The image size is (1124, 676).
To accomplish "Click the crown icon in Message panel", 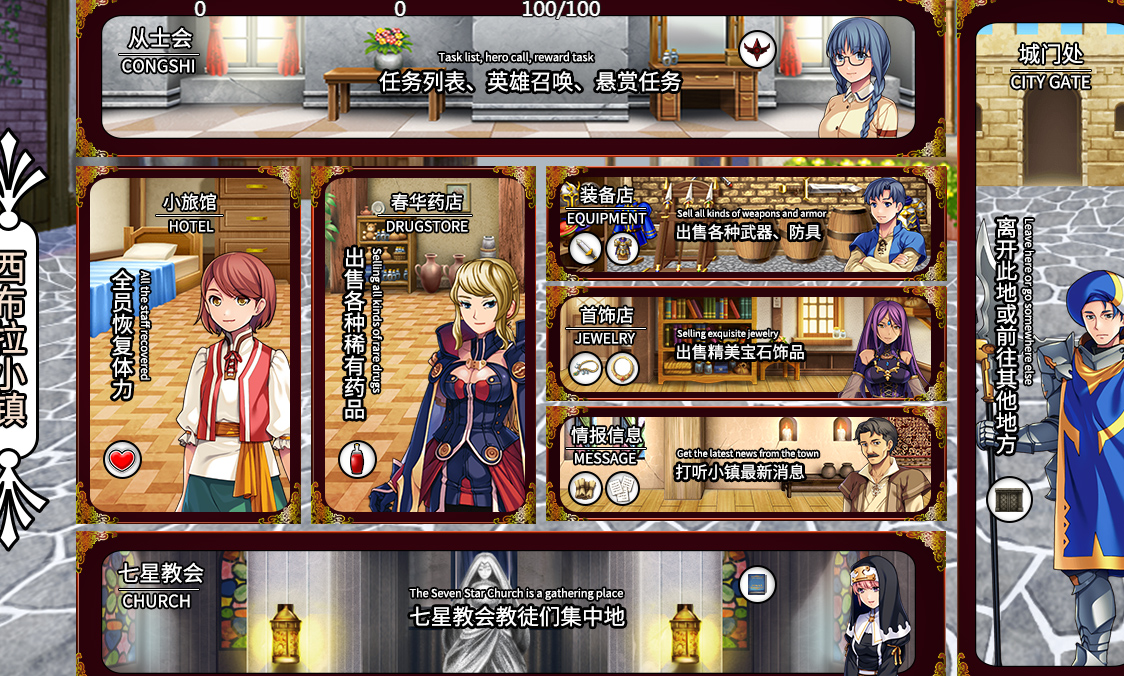I will (x=586, y=488).
